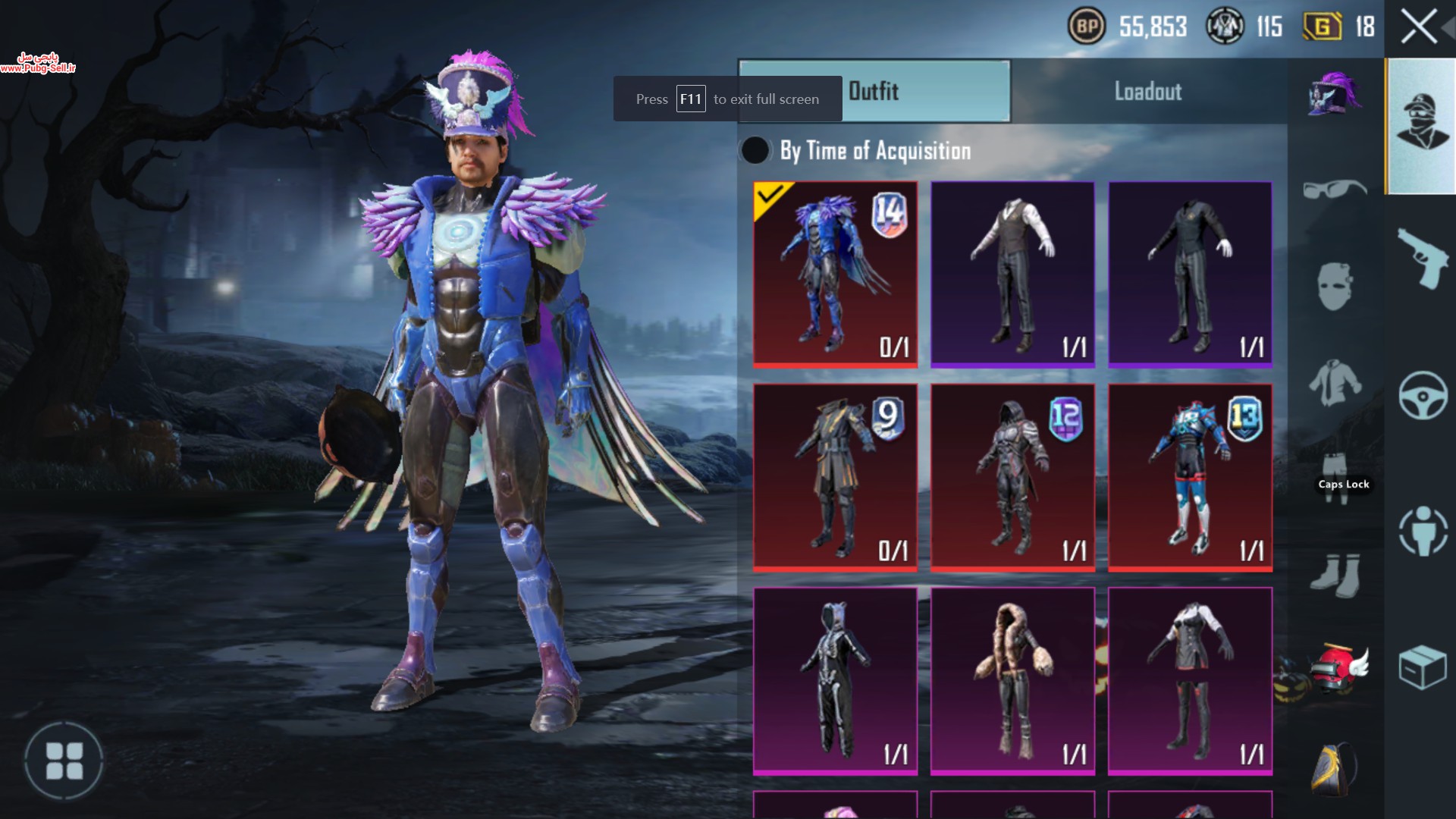The height and width of the screenshot is (819, 1456).
Task: Close the inventory screen
Action: point(1418,28)
